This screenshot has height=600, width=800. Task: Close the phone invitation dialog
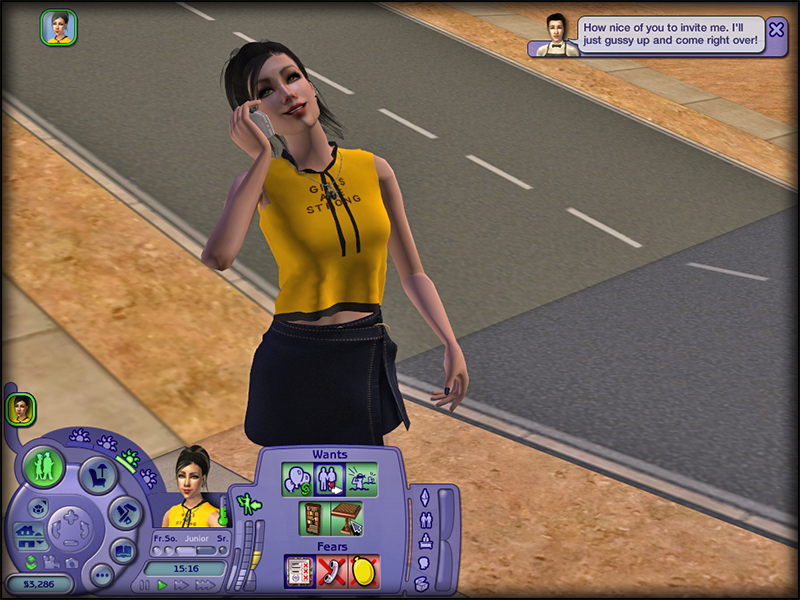click(x=776, y=30)
